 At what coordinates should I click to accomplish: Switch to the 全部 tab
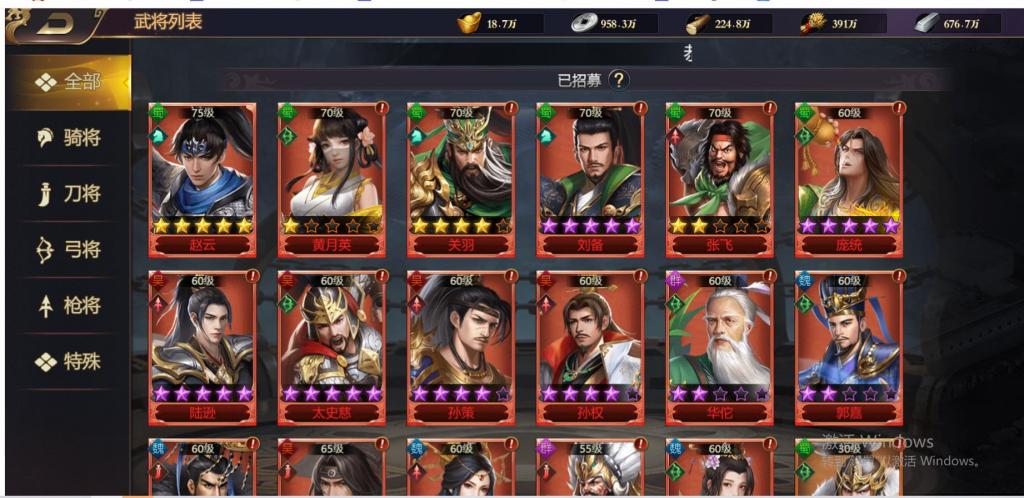tap(69, 82)
